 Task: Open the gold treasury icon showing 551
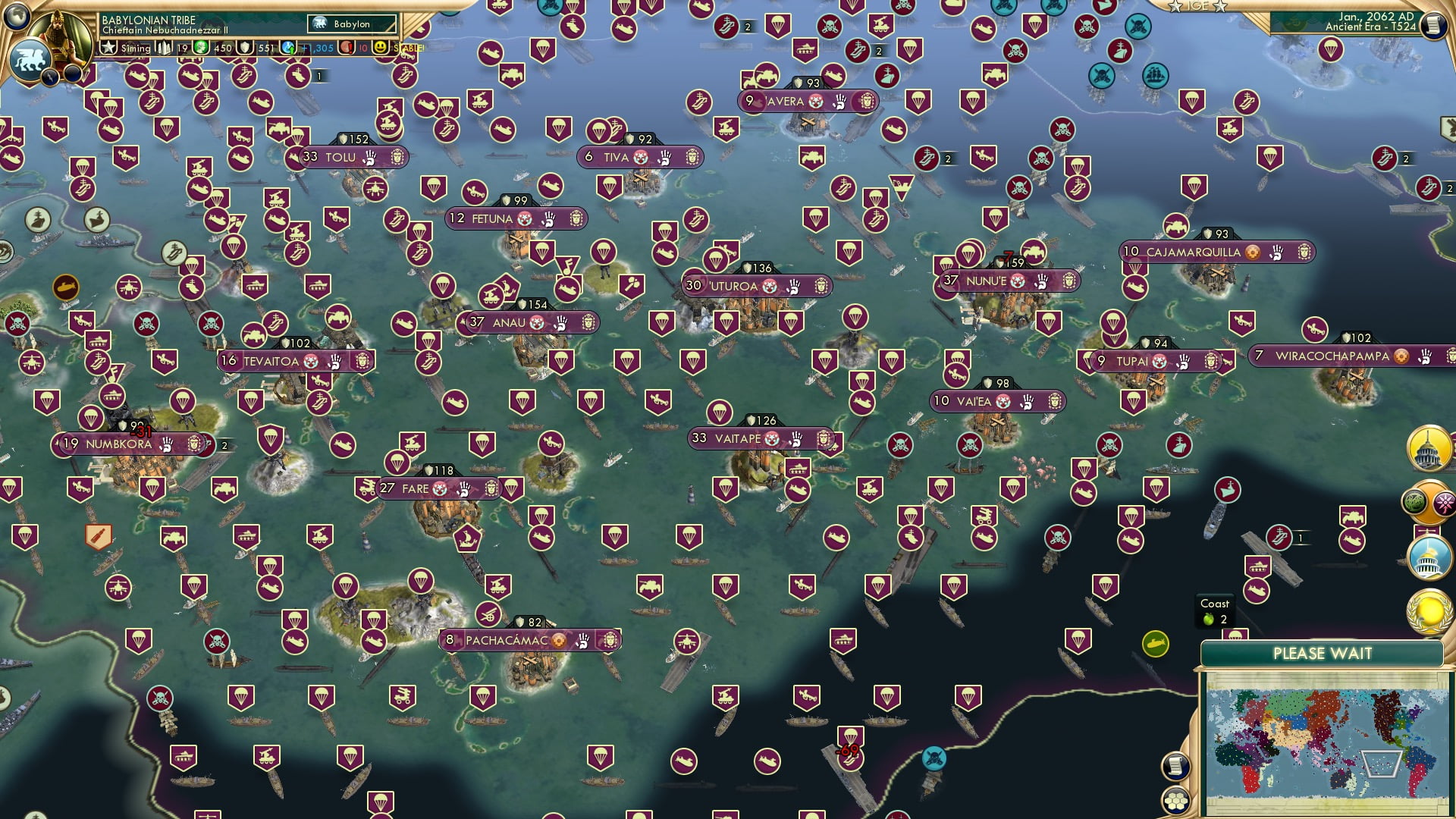(x=246, y=47)
